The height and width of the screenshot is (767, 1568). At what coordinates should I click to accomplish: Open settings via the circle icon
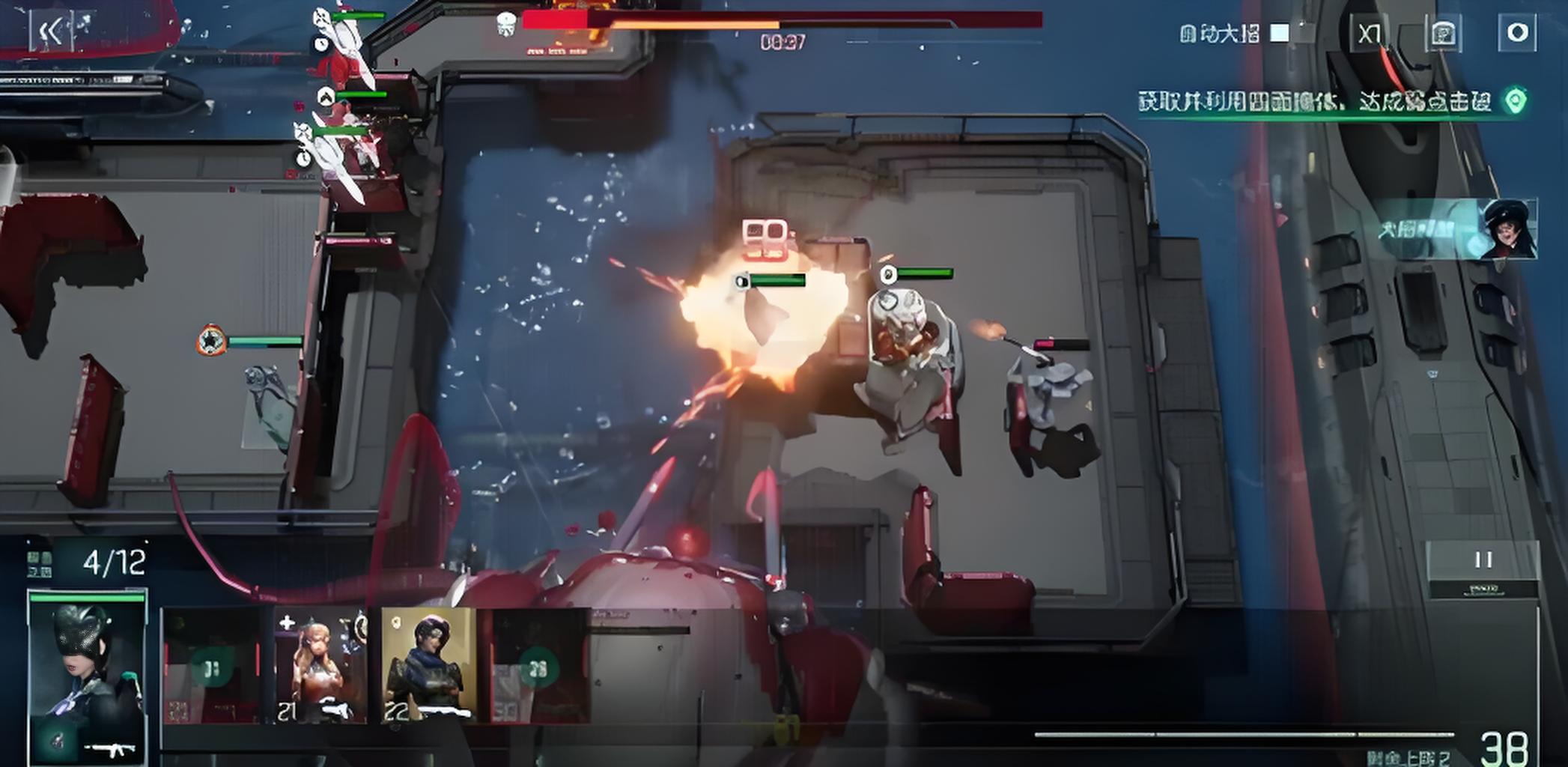pos(1517,33)
